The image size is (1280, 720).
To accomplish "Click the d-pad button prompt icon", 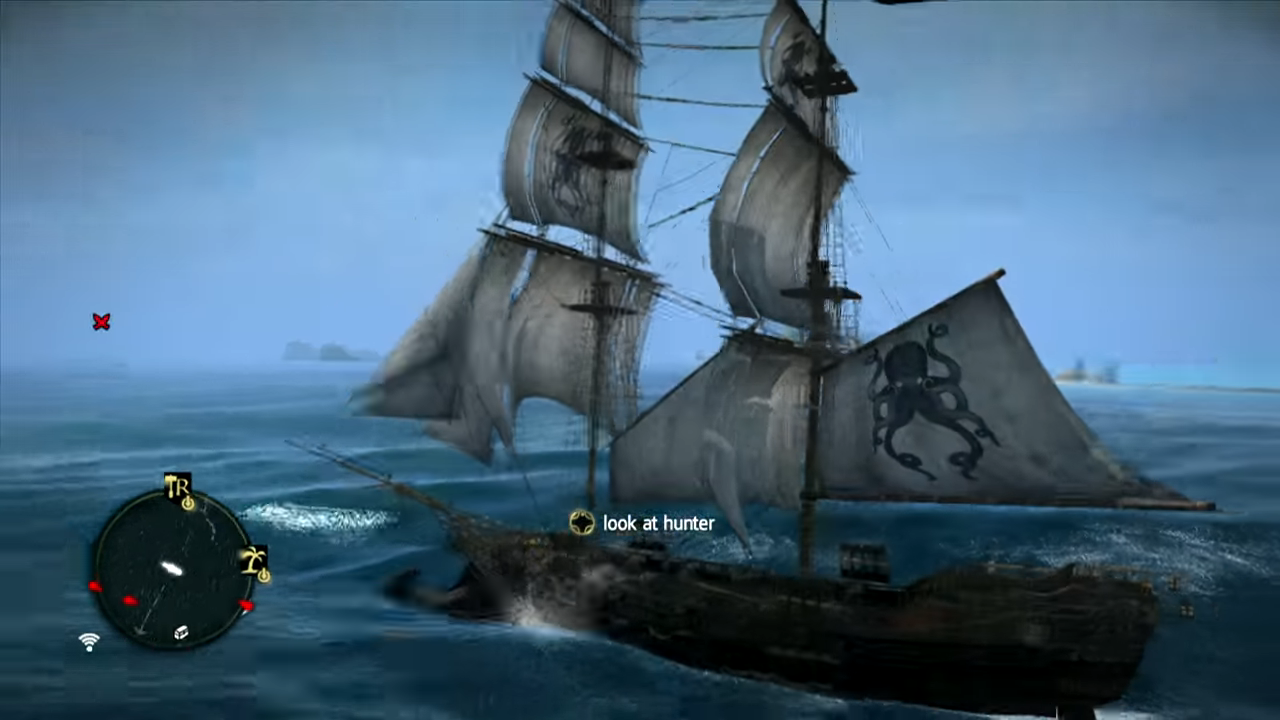I will 581,522.
